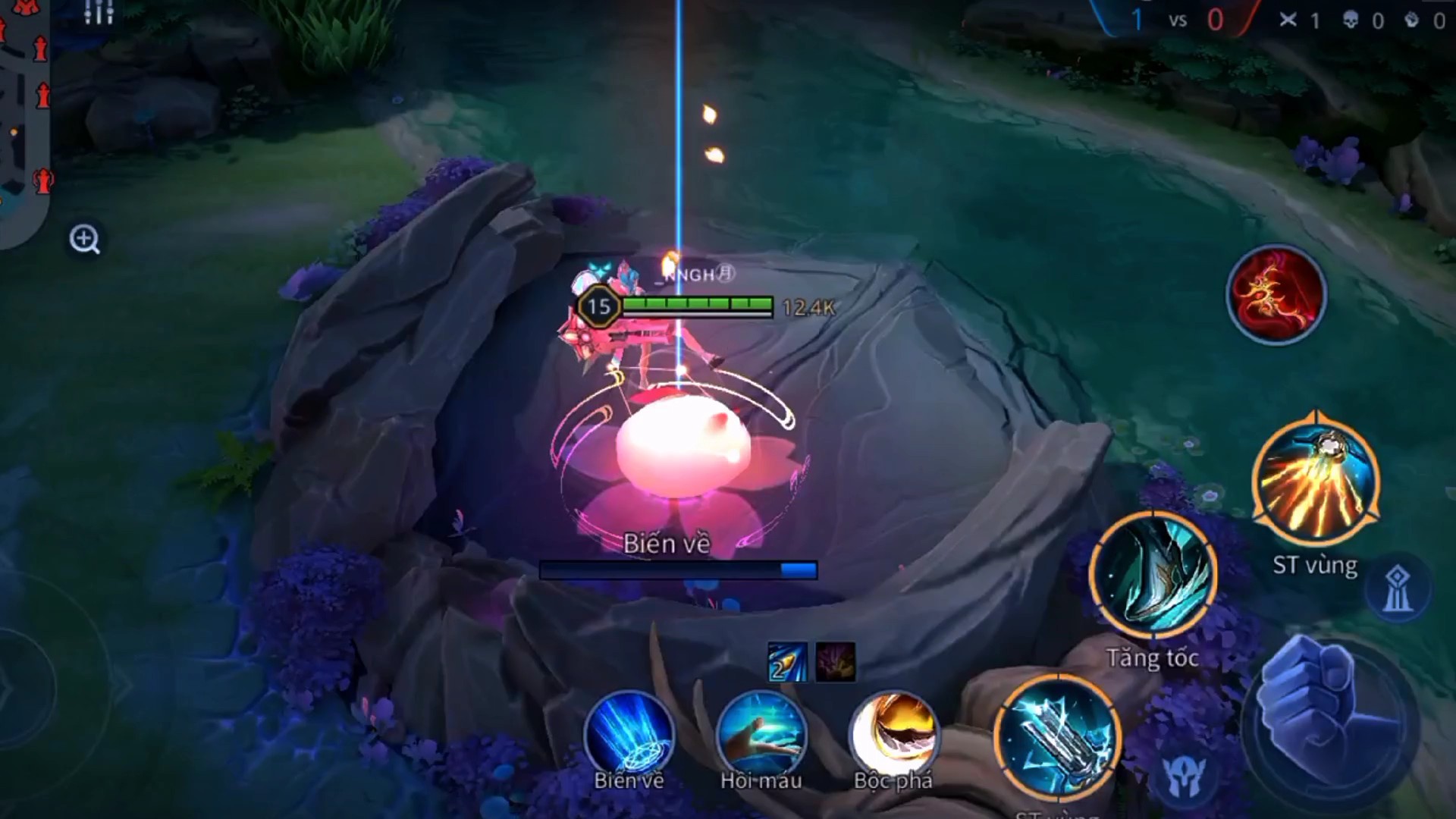Activate the Tăng tốc speed skill
This screenshot has height=819, width=1456.
(1153, 576)
